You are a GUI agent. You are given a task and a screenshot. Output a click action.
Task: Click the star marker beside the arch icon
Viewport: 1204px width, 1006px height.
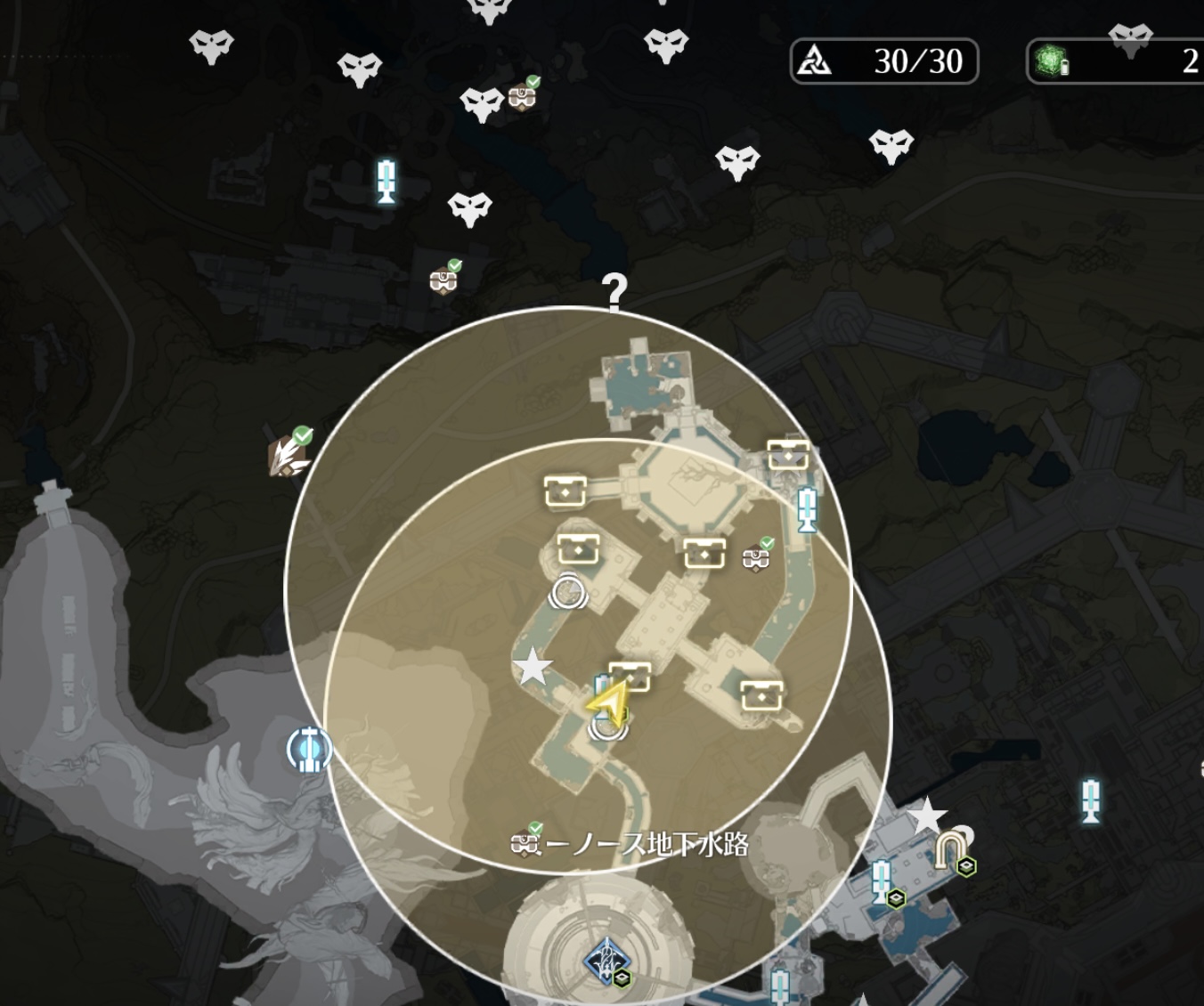pyautogui.click(x=926, y=816)
